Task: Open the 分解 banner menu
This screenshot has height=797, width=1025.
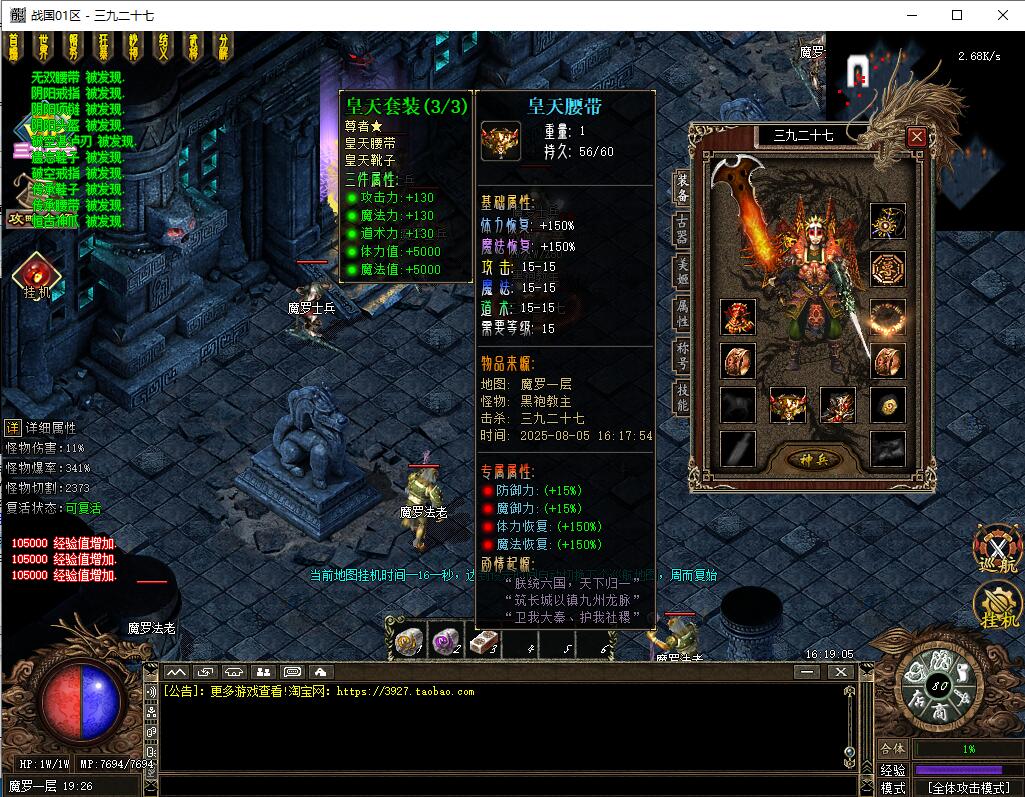Action: 223,46
